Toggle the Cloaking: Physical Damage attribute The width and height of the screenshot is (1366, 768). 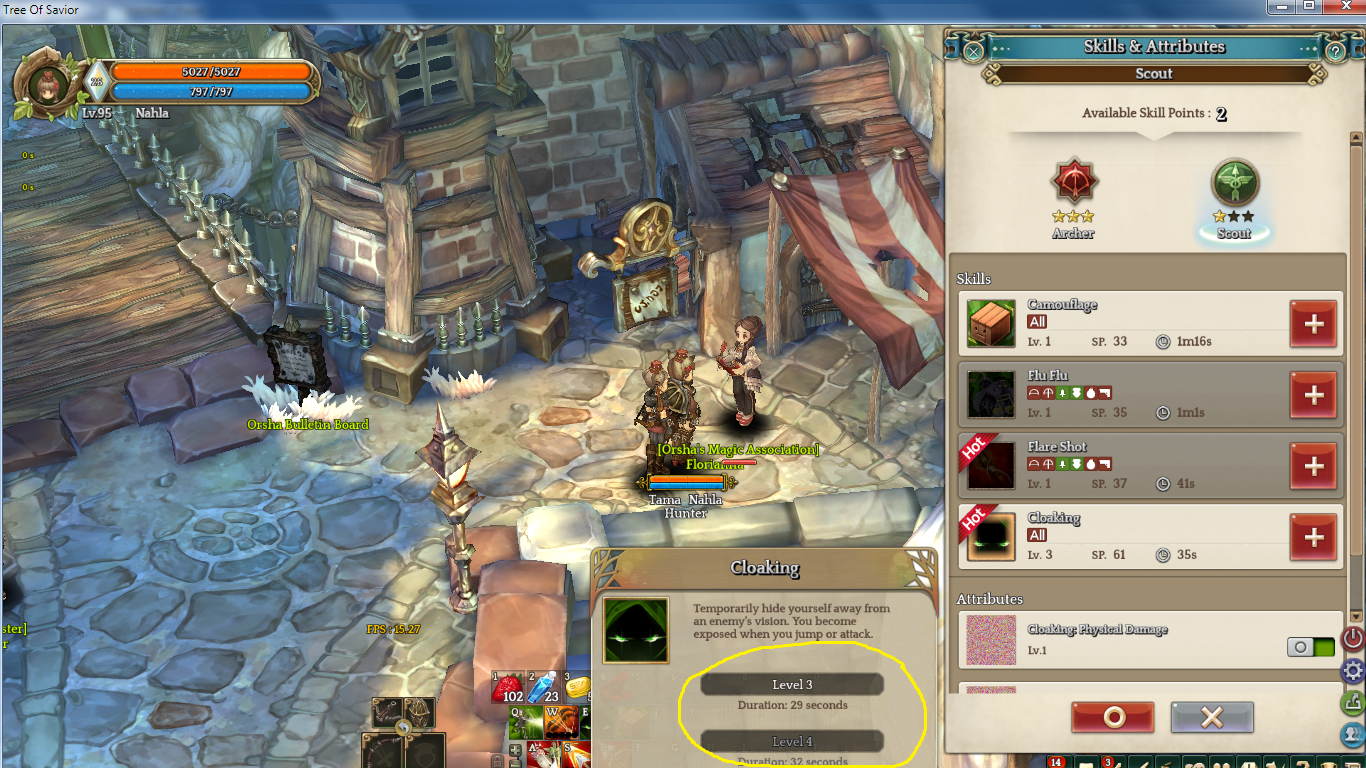click(x=1310, y=647)
